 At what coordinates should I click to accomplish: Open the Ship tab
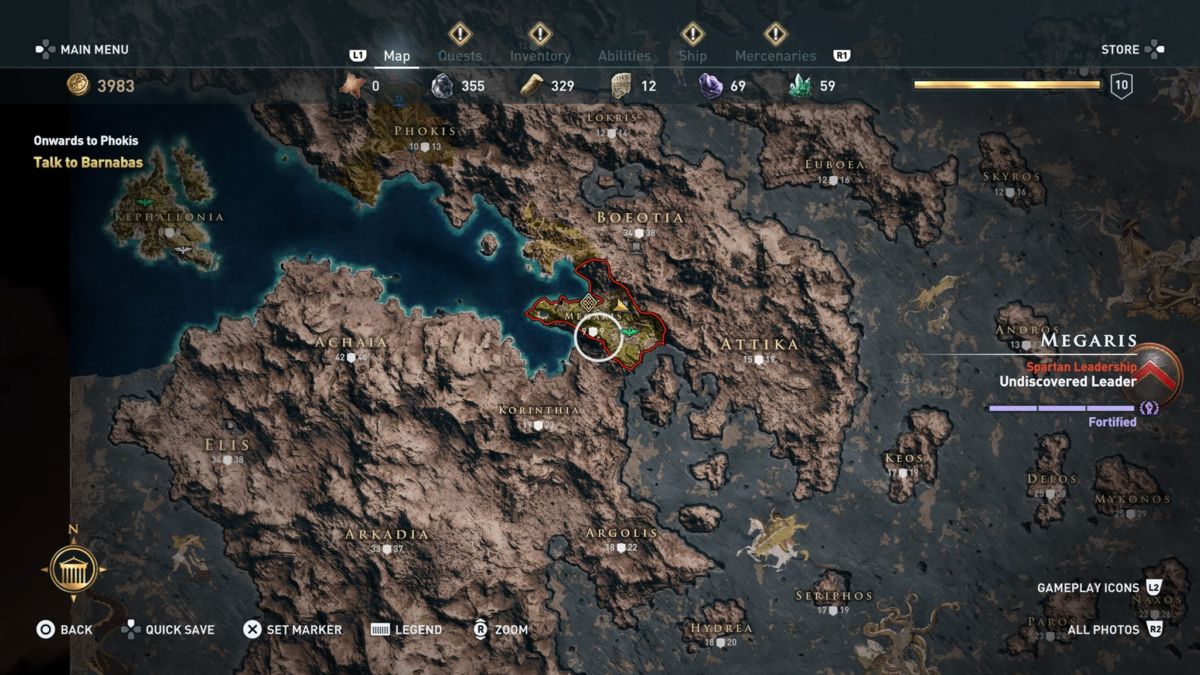click(x=692, y=56)
